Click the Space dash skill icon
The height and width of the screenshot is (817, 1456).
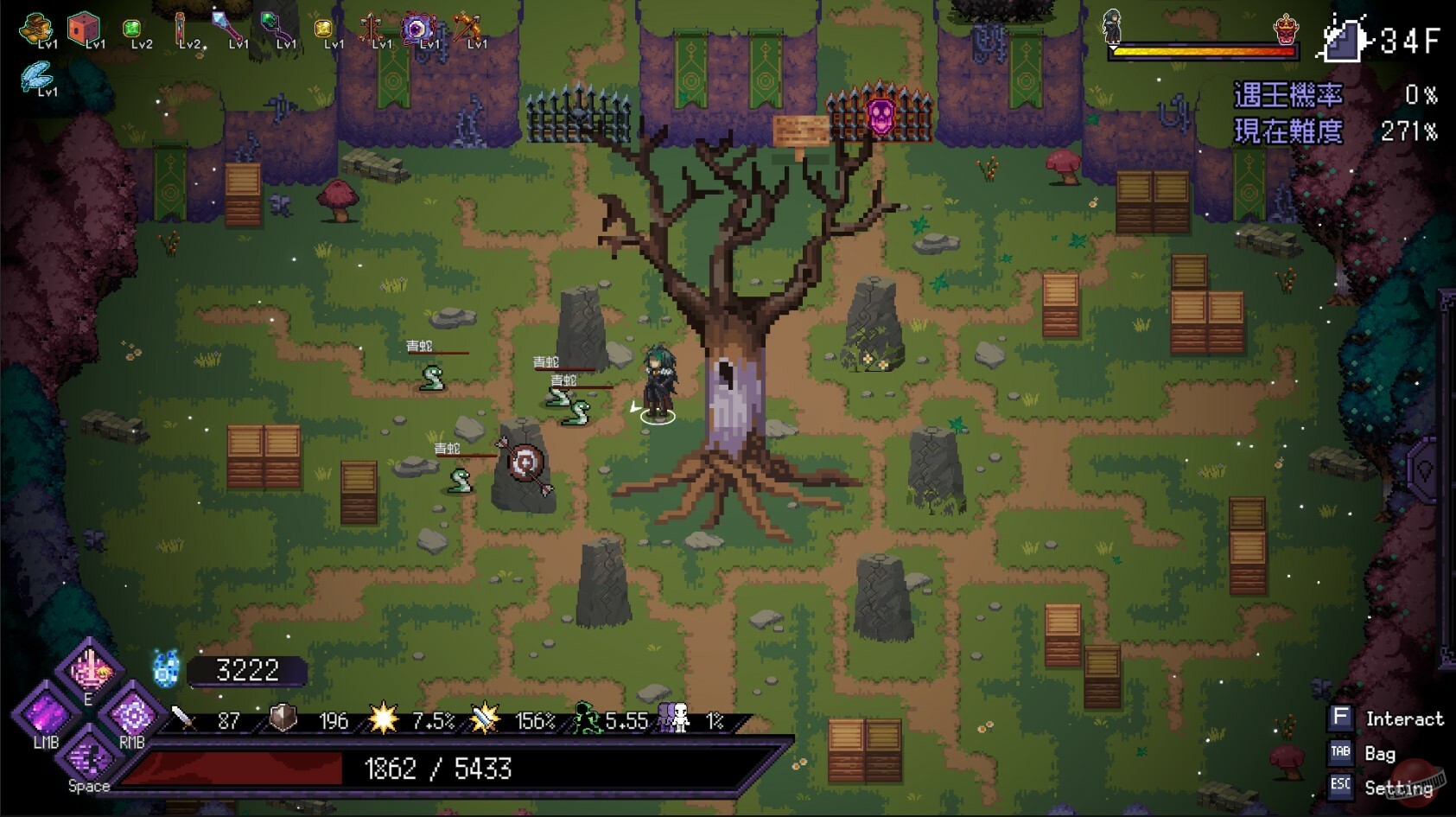coord(88,760)
